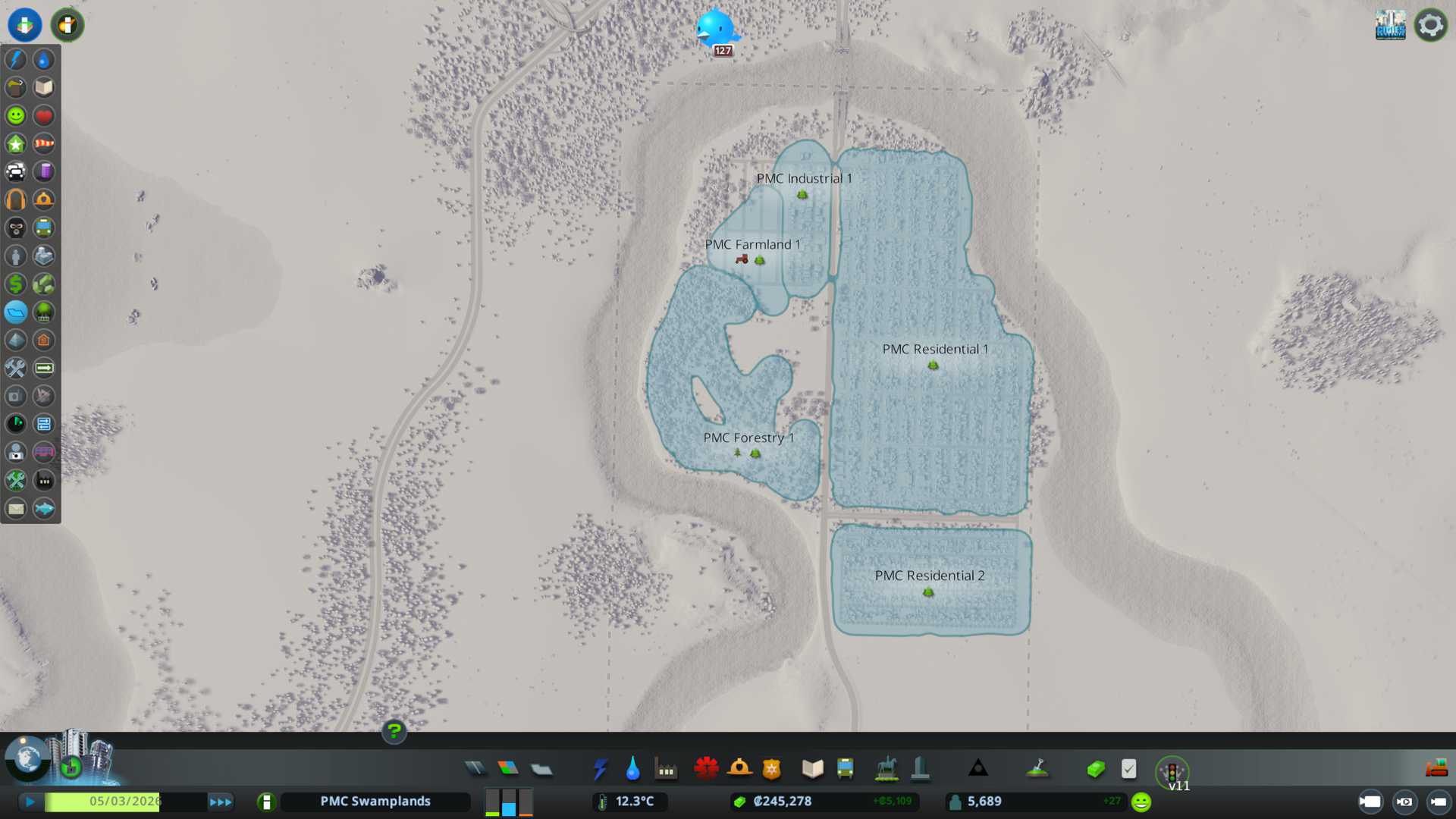
Task: Change game speed with triple arrows
Action: 221,802
